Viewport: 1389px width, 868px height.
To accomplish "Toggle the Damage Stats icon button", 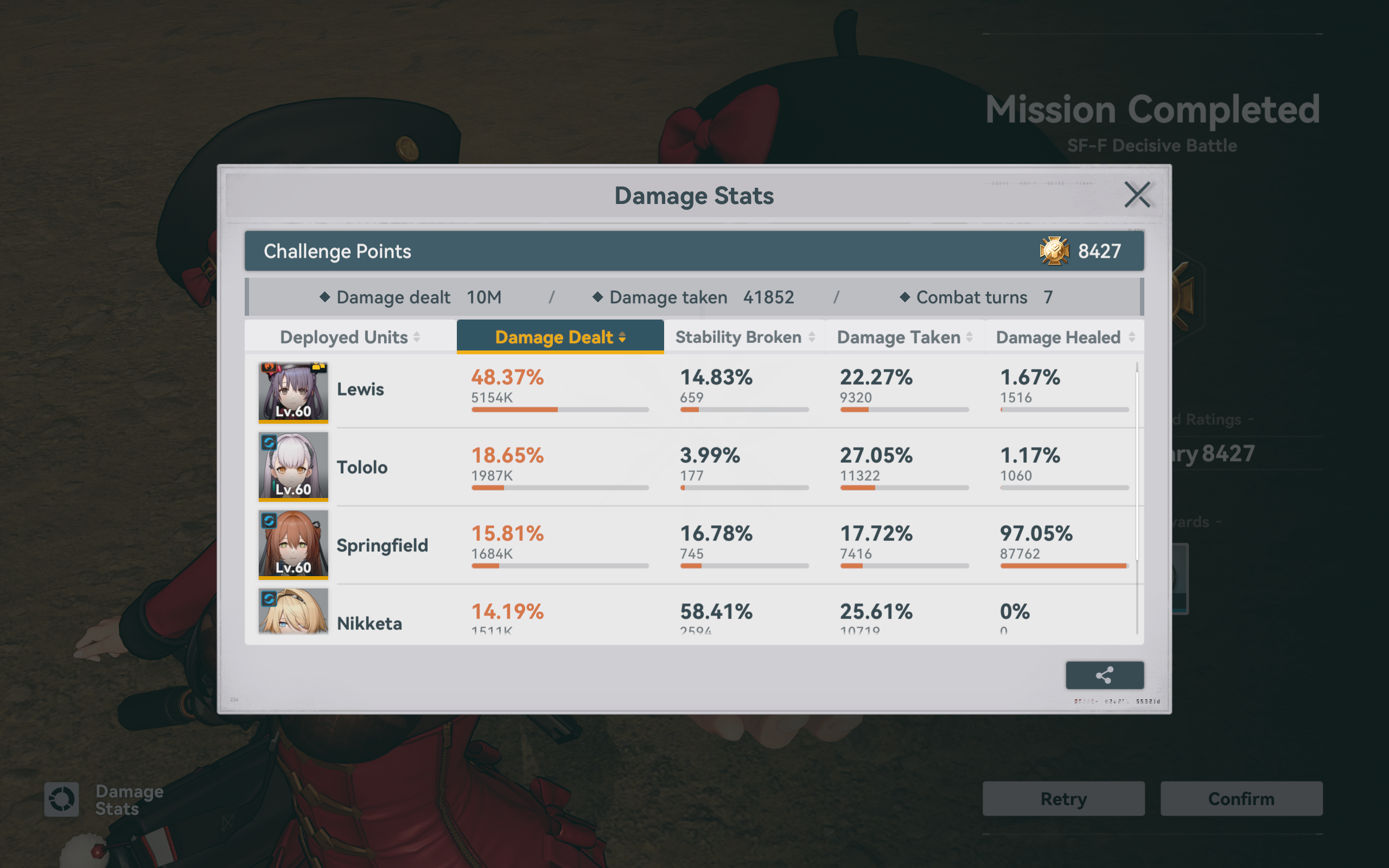I will coord(62,799).
